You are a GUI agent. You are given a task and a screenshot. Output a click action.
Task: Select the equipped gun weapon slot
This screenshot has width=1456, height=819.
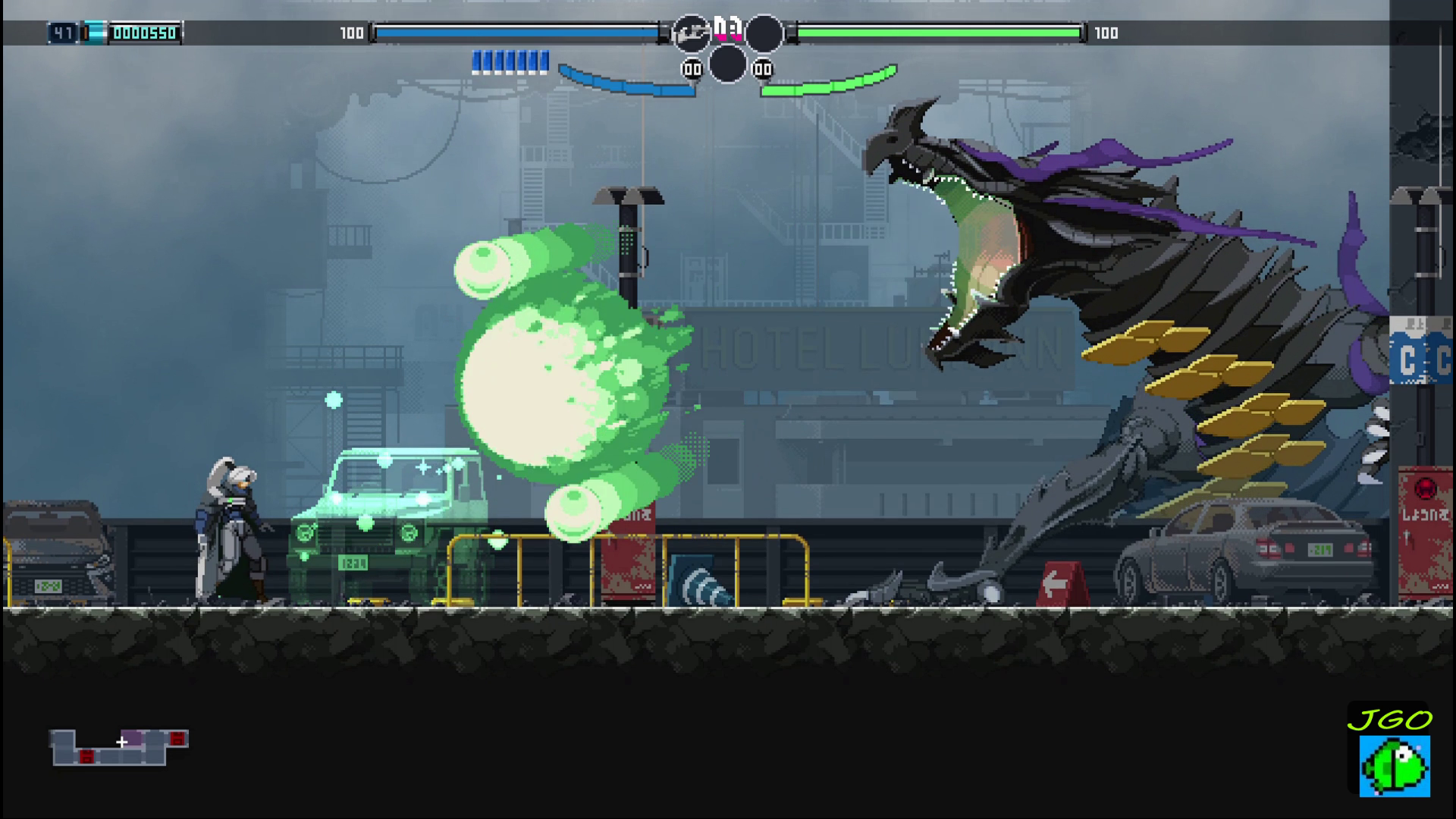coord(691,33)
